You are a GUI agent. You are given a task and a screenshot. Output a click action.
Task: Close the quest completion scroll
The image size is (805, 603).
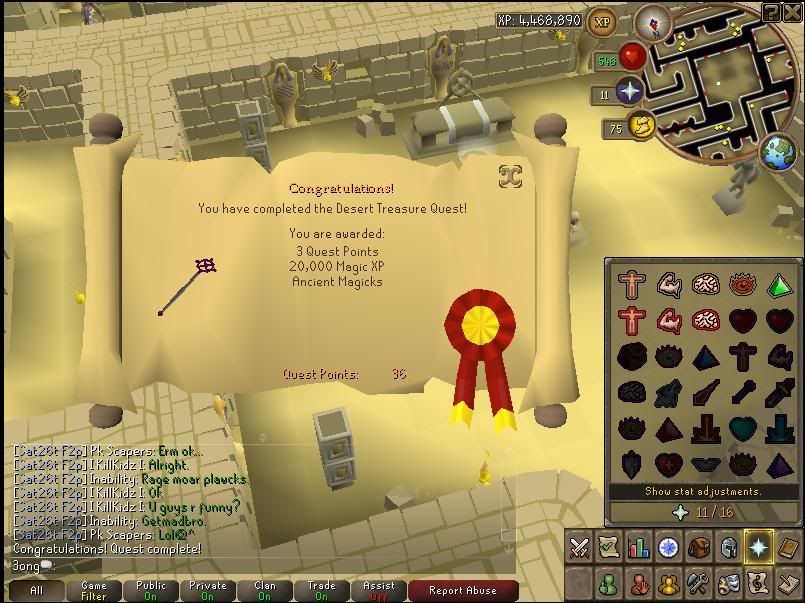click(x=510, y=177)
